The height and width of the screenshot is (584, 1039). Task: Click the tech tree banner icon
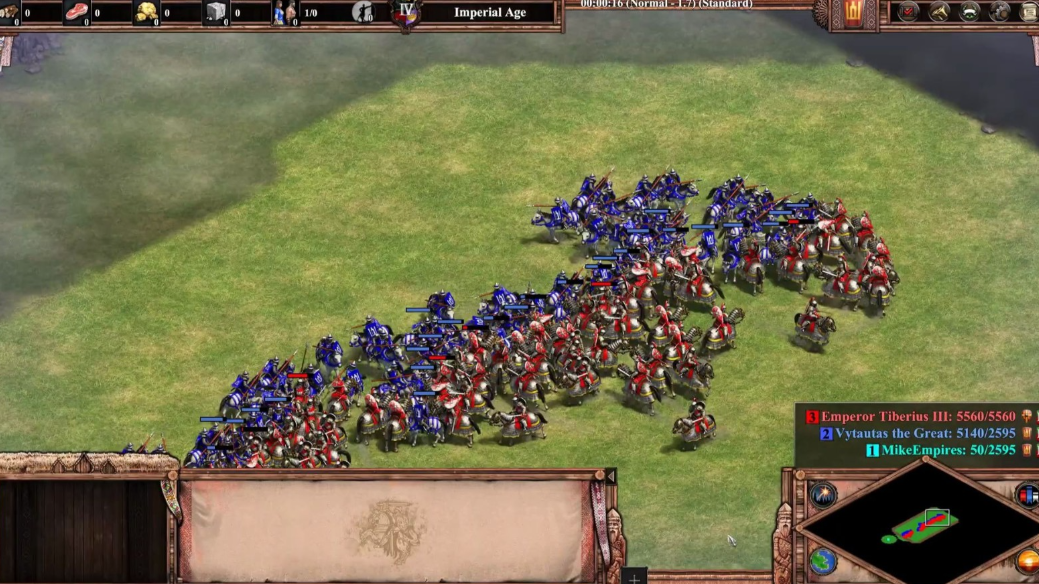(970, 12)
